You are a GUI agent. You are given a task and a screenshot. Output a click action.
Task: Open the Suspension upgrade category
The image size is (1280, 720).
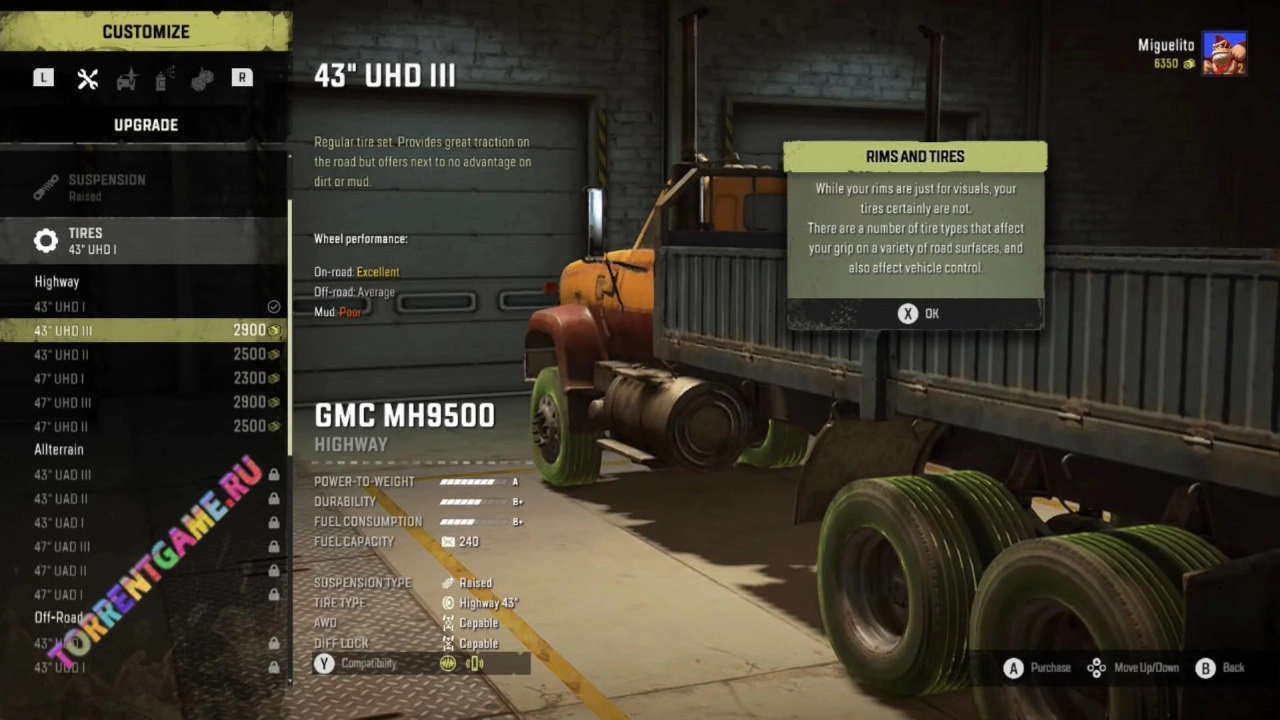pyautogui.click(x=145, y=187)
